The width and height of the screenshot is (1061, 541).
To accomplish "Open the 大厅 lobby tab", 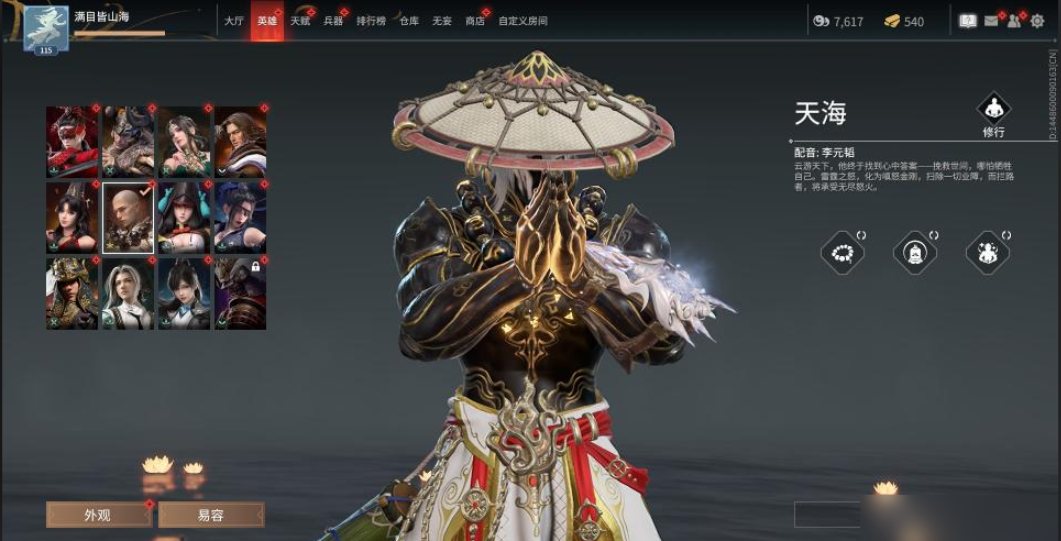I will [234, 21].
